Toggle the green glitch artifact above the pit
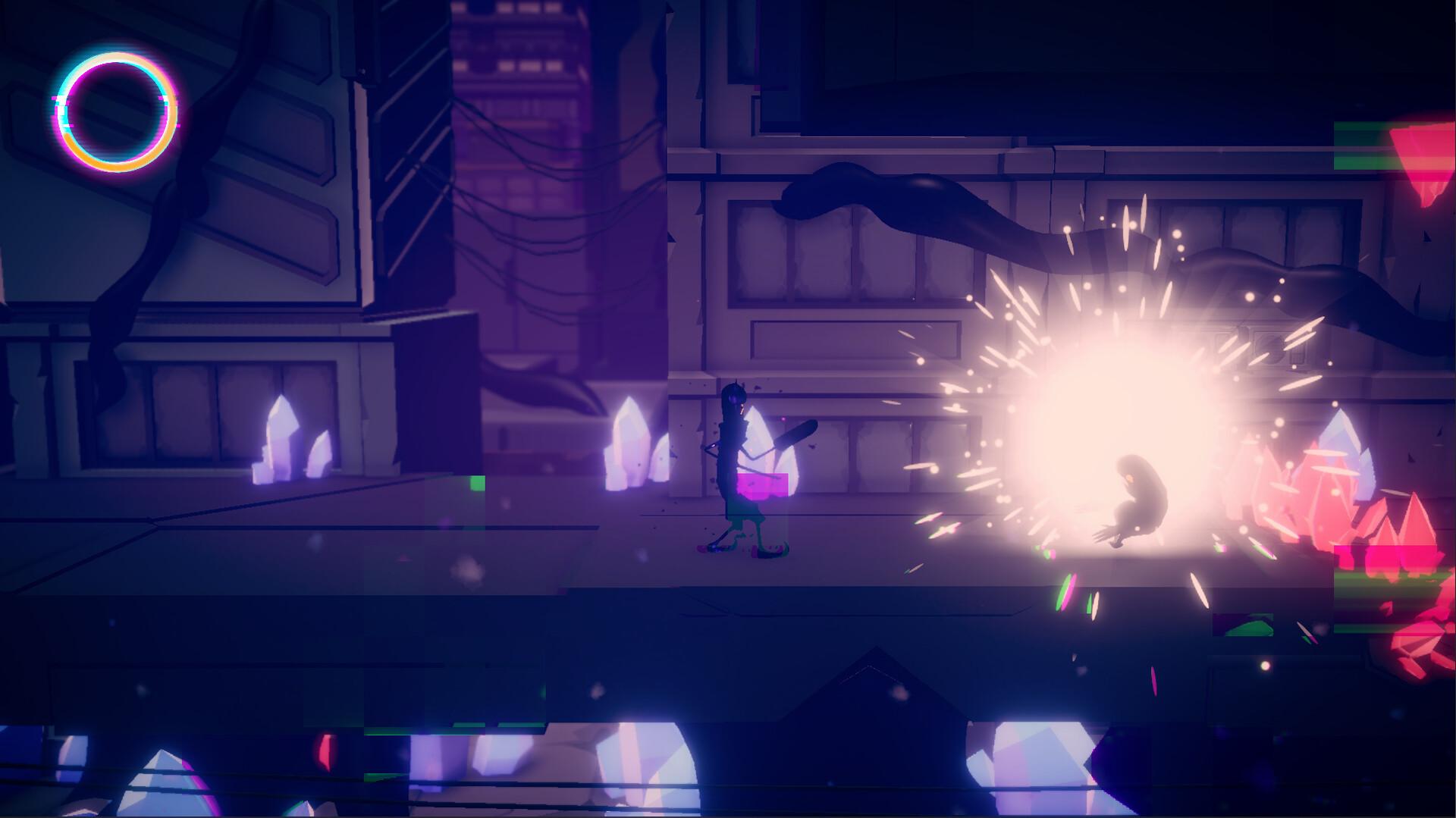1456x818 pixels. (478, 481)
